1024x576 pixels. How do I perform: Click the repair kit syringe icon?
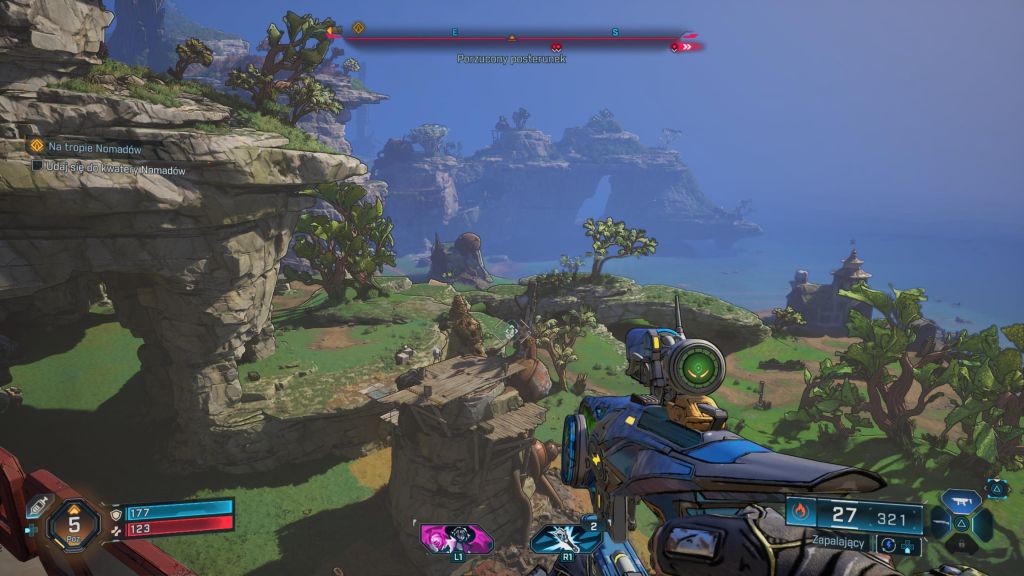(x=37, y=507)
